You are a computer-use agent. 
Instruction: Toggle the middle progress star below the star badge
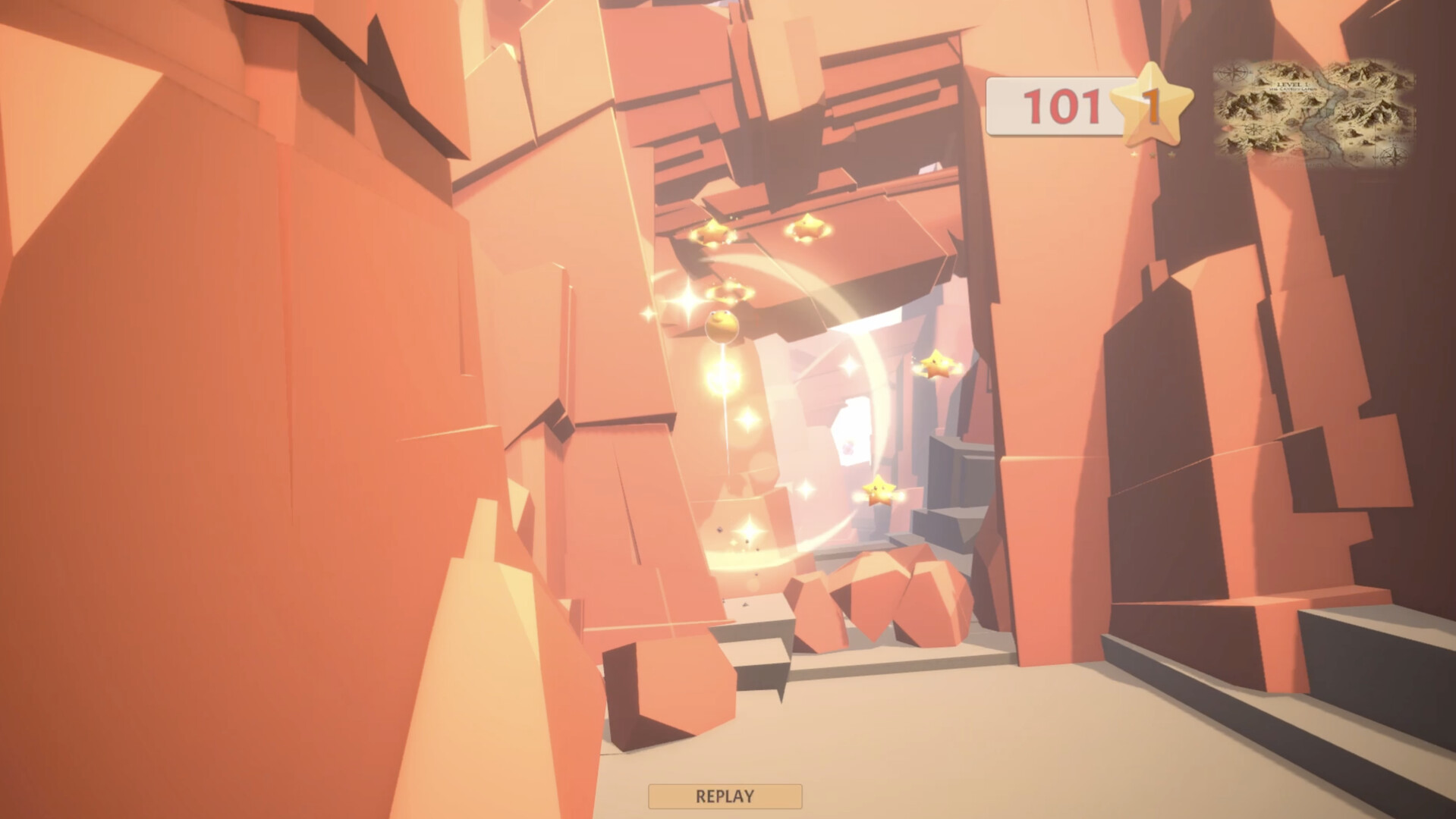click(1152, 155)
